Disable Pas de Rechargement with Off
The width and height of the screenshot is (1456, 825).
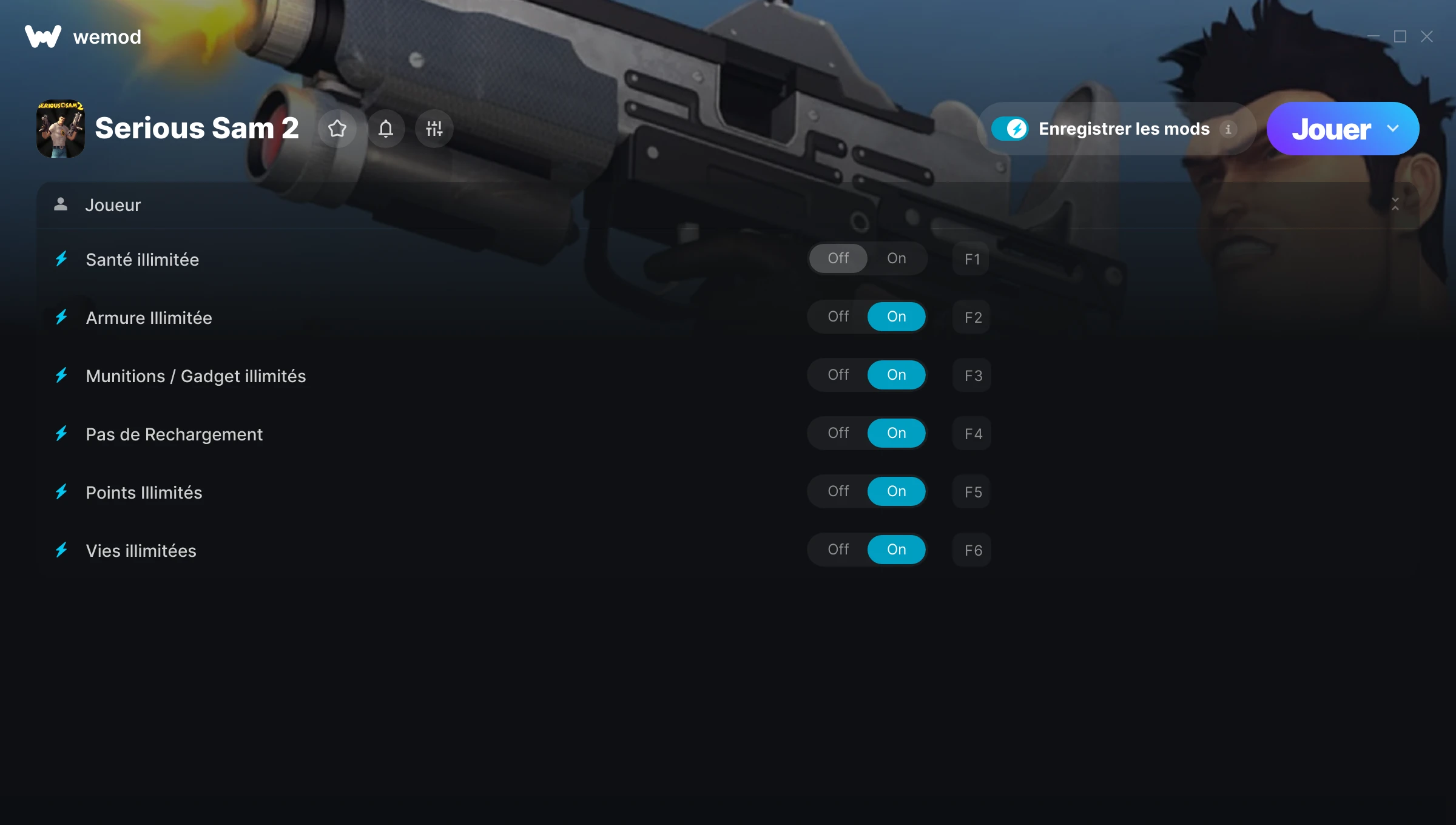pyautogui.click(x=838, y=434)
